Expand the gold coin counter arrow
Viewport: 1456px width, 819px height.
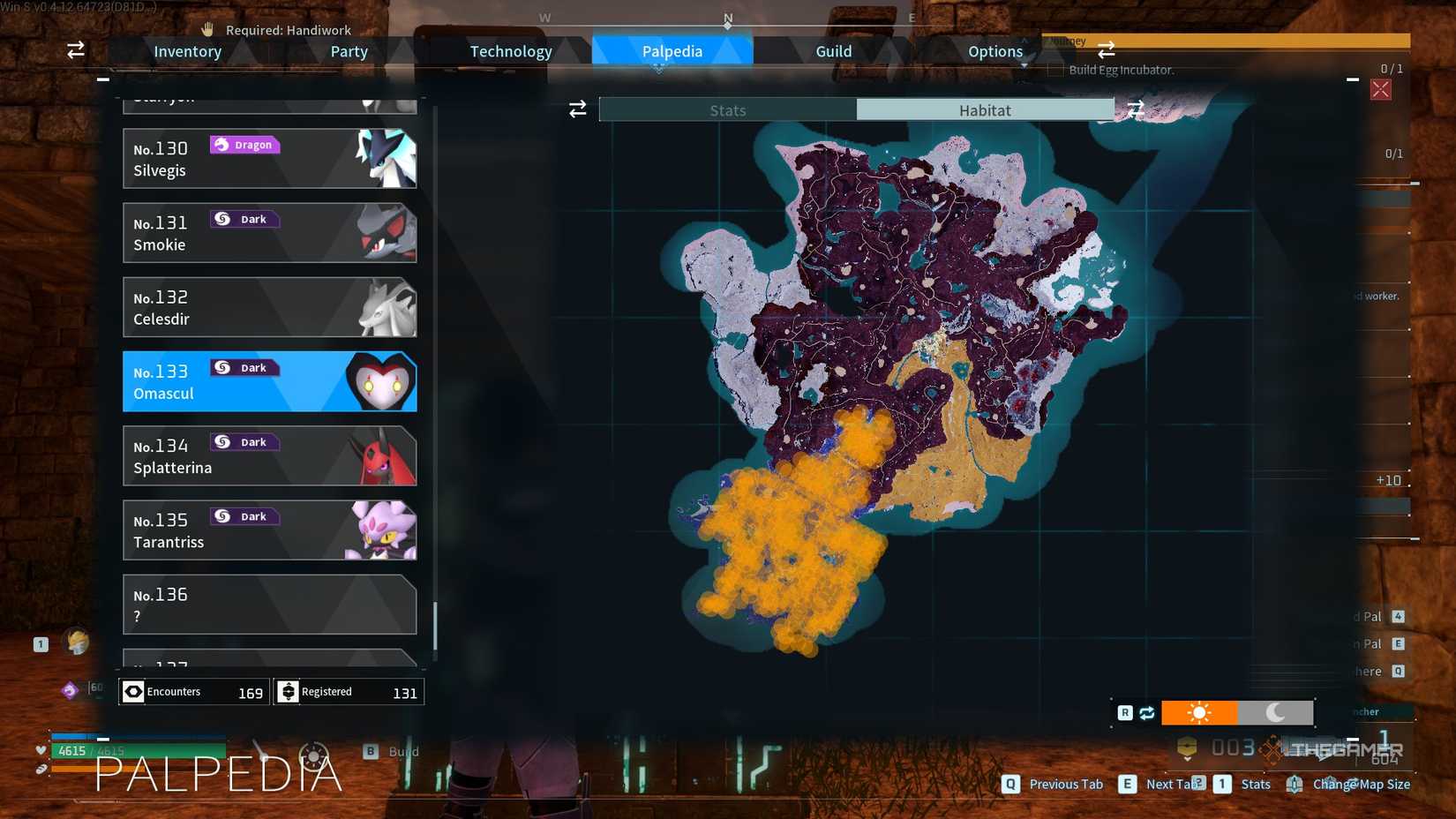coord(1188,759)
